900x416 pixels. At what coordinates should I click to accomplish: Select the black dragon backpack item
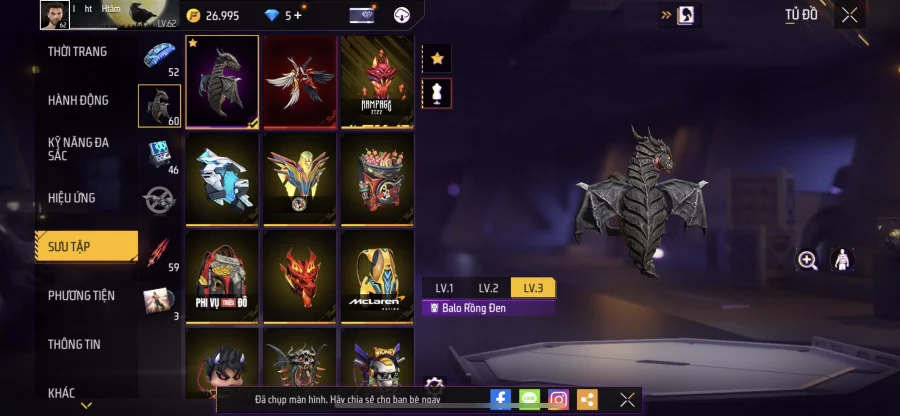pyautogui.click(x=222, y=82)
